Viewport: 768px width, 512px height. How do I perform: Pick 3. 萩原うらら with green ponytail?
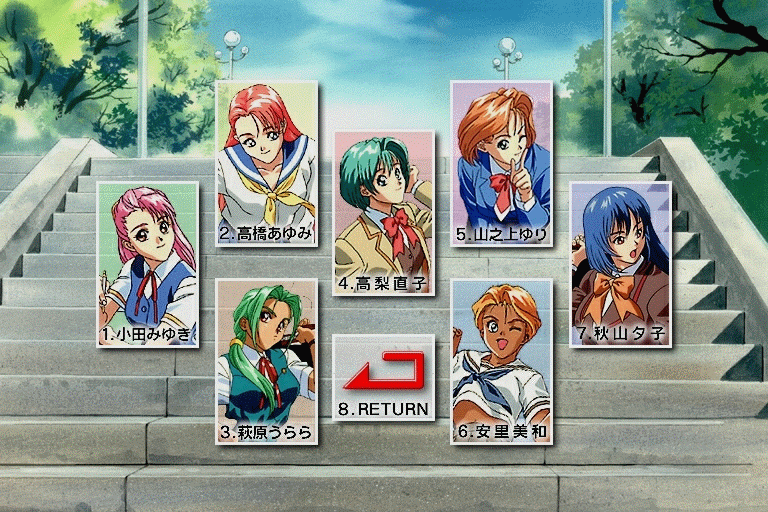[266, 362]
